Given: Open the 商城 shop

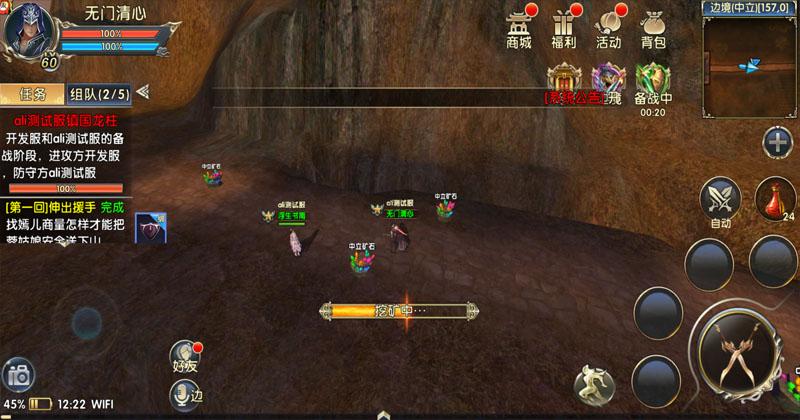Looking at the screenshot, I should click(518, 29).
